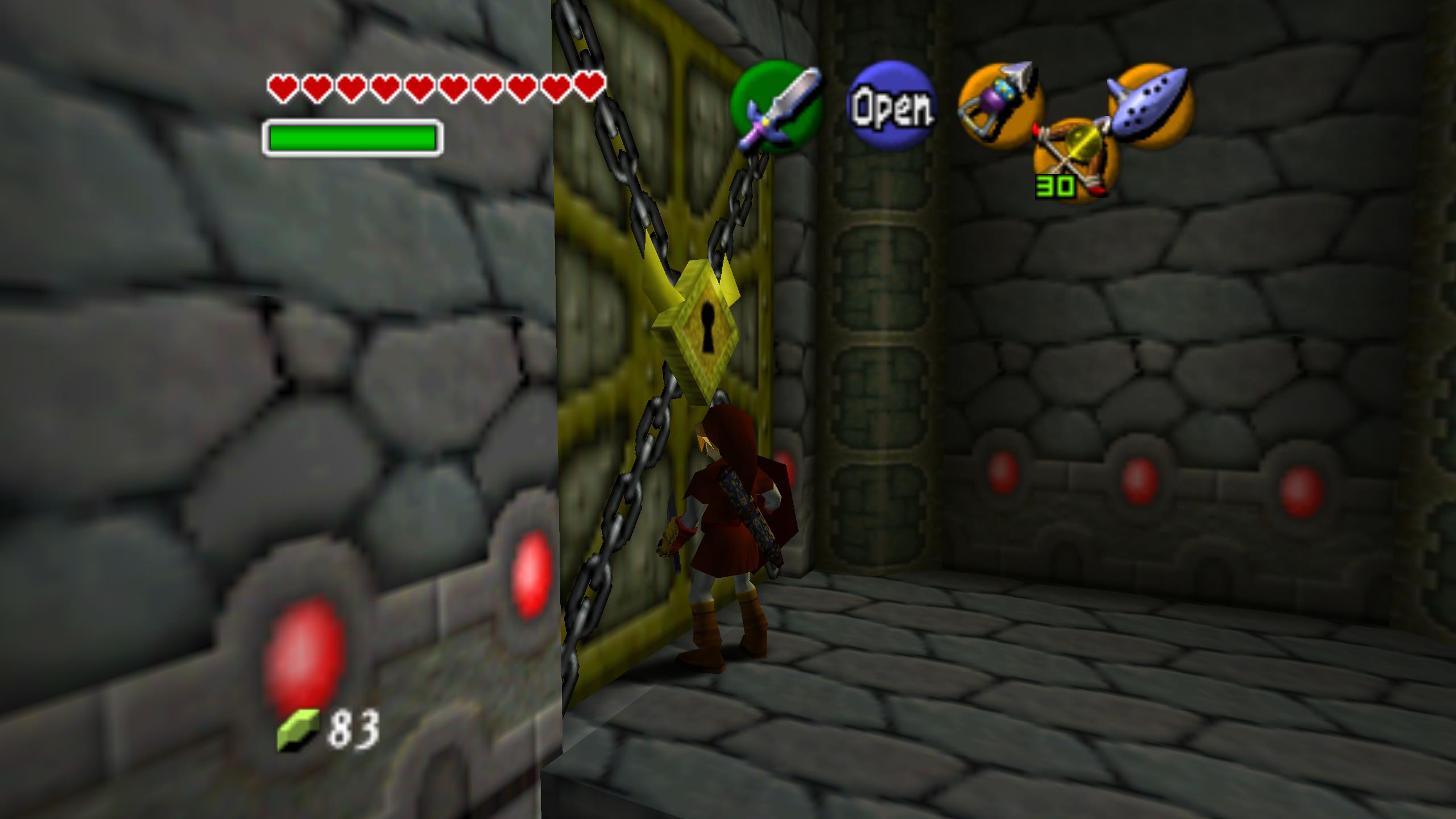Click the blue Open action button
Viewport: 1456px width, 819px height.
(891, 106)
